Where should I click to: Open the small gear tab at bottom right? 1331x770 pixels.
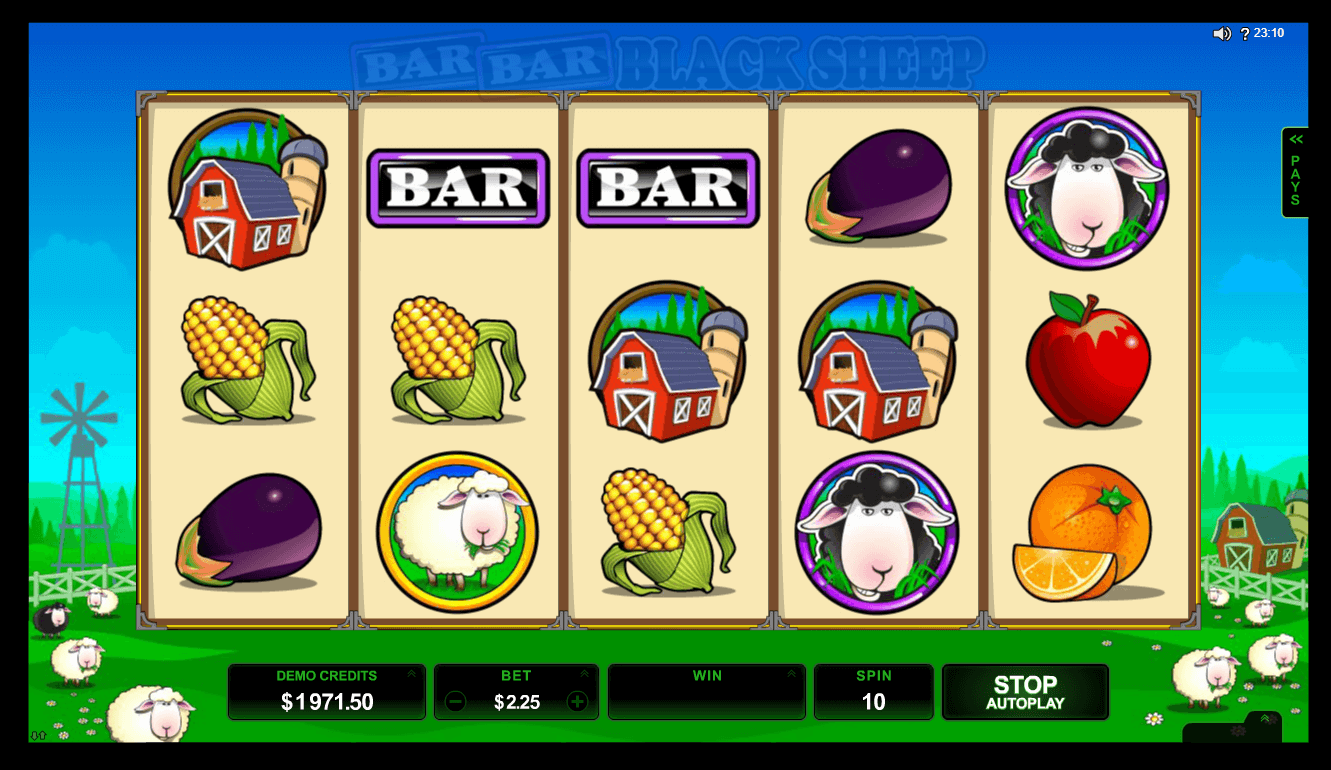click(1238, 731)
